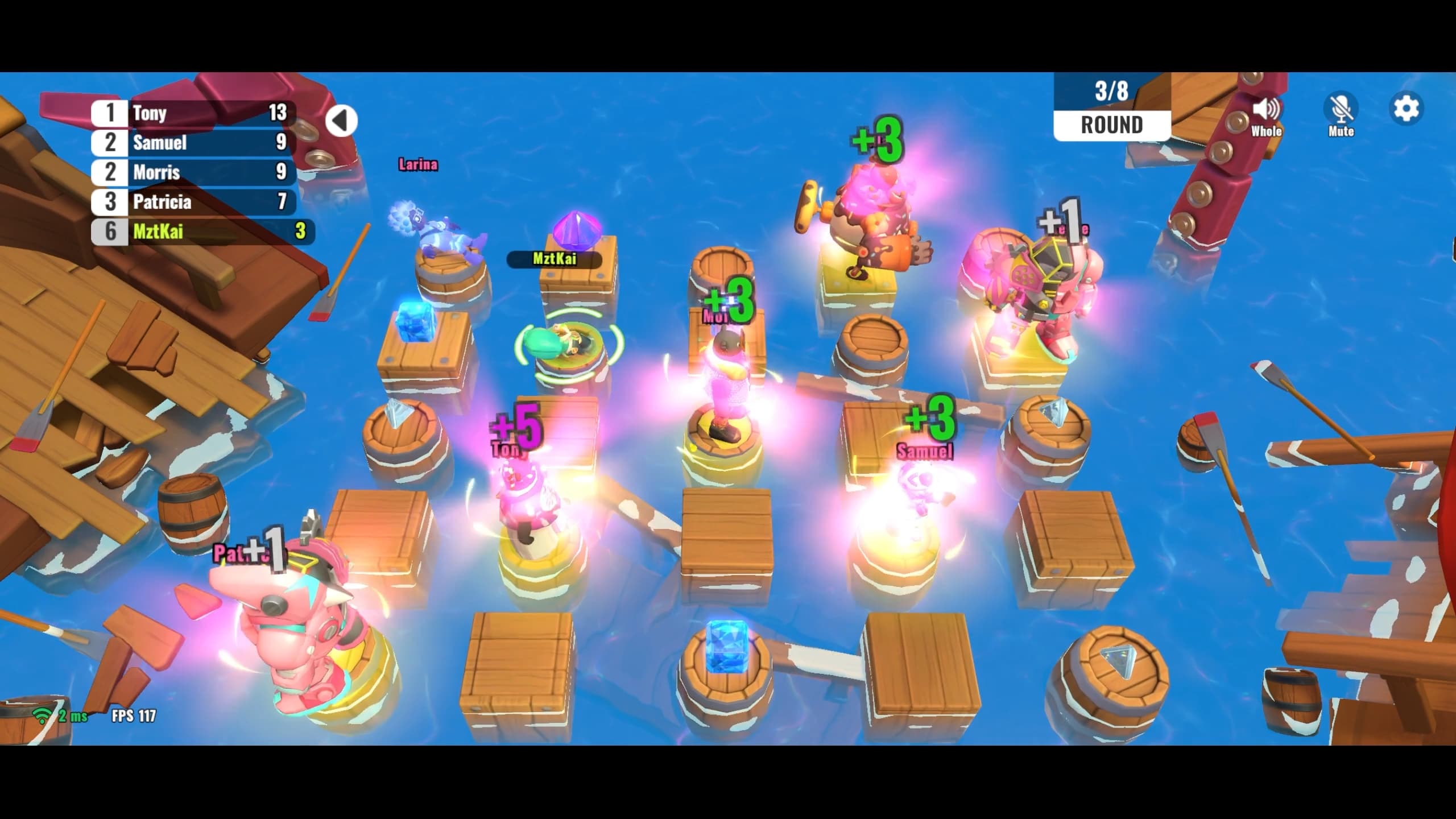Select Samuel's row in the leaderboard
Image resolution: width=1456 pixels, height=819 pixels.
193,142
